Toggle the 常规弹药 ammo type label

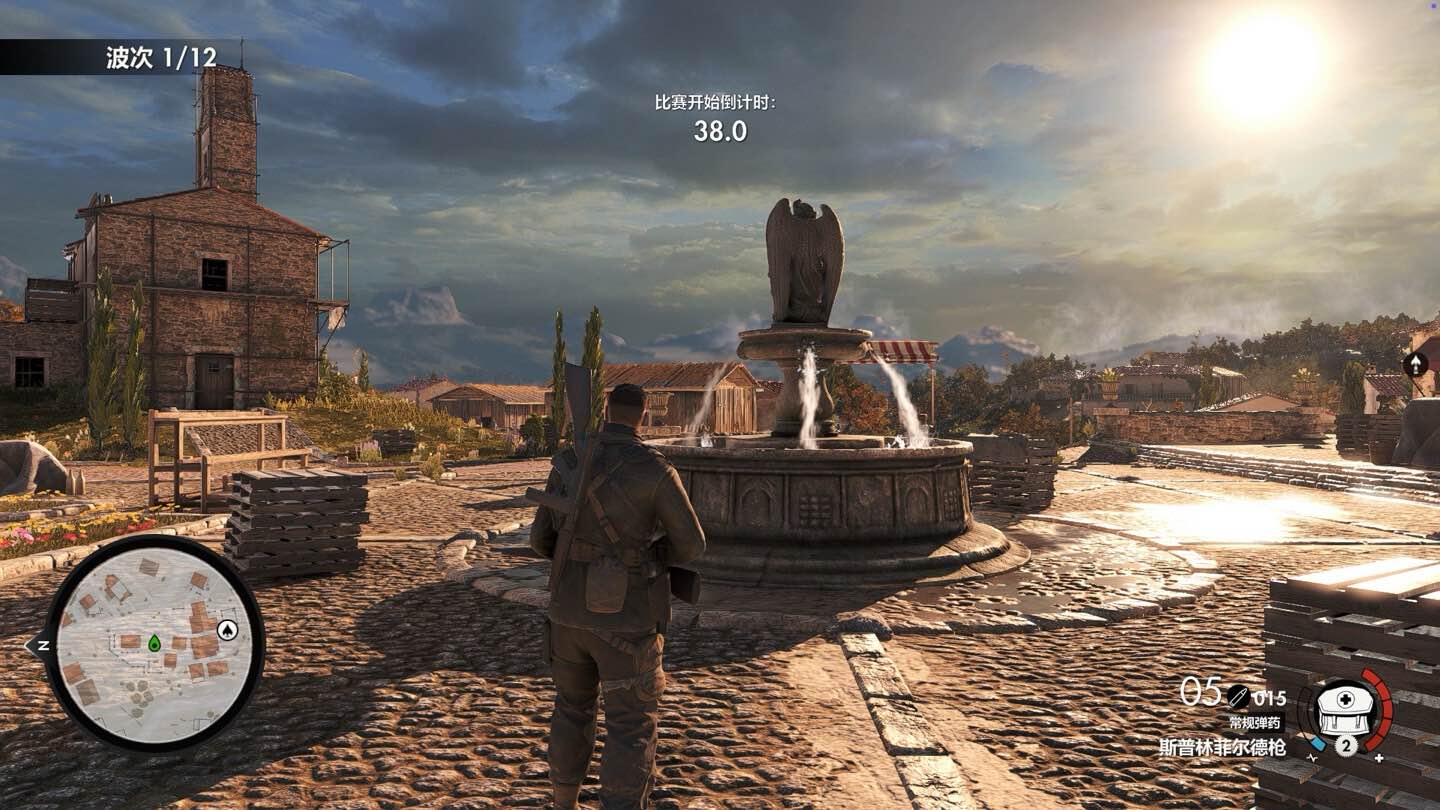(1257, 722)
